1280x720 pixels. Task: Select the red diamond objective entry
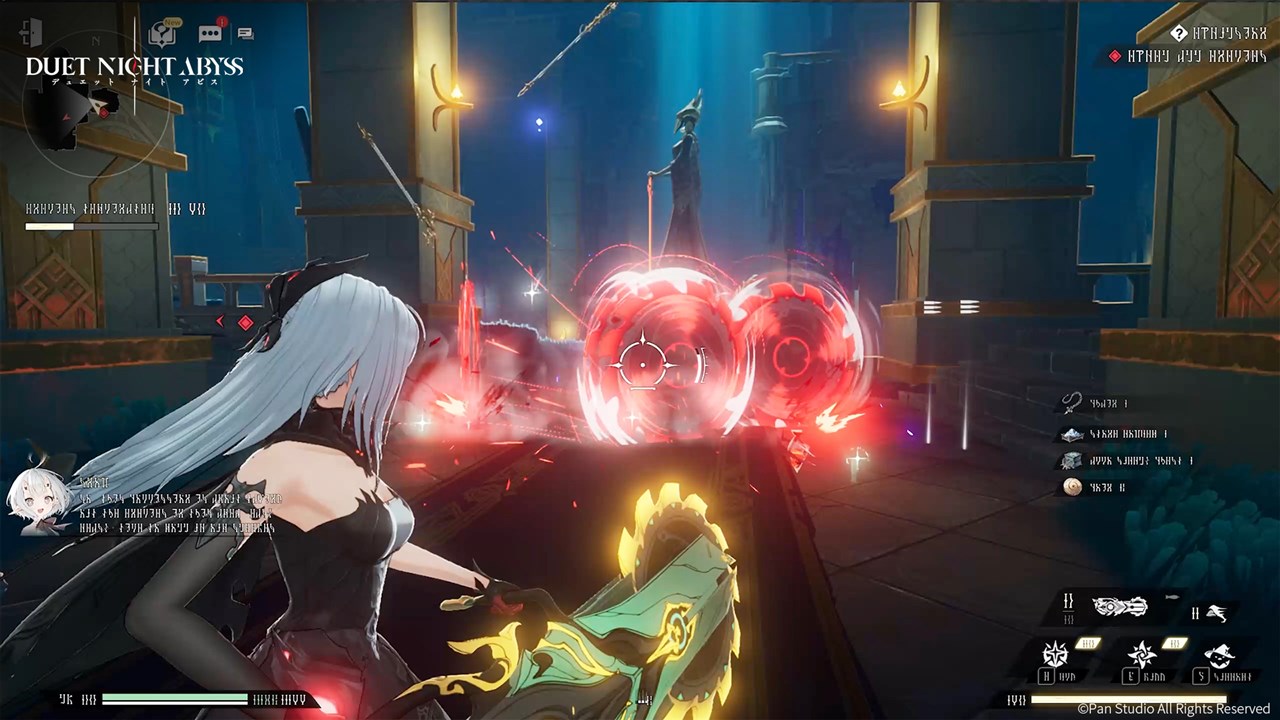(1116, 57)
